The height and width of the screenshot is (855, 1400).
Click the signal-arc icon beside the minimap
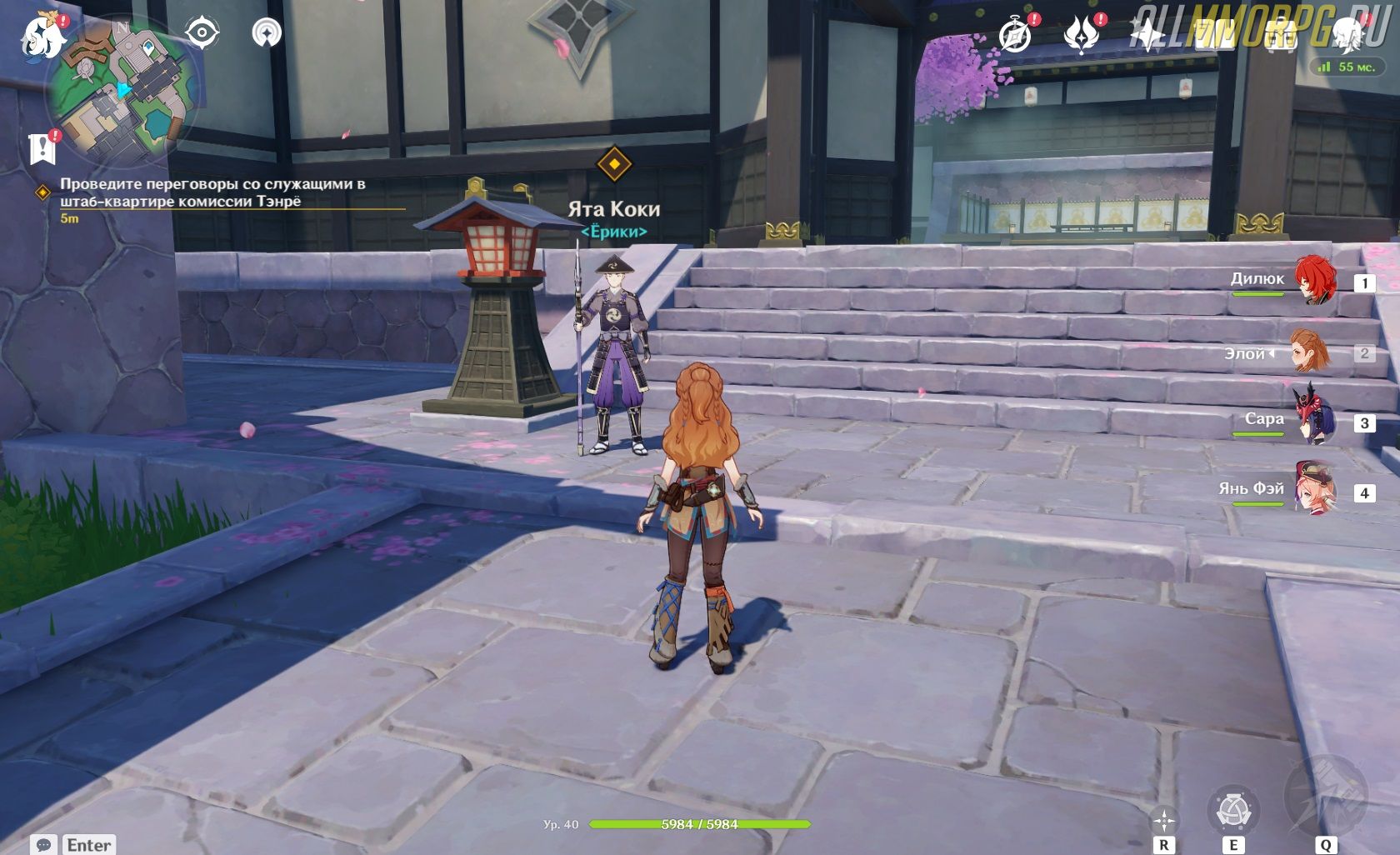coord(267,33)
